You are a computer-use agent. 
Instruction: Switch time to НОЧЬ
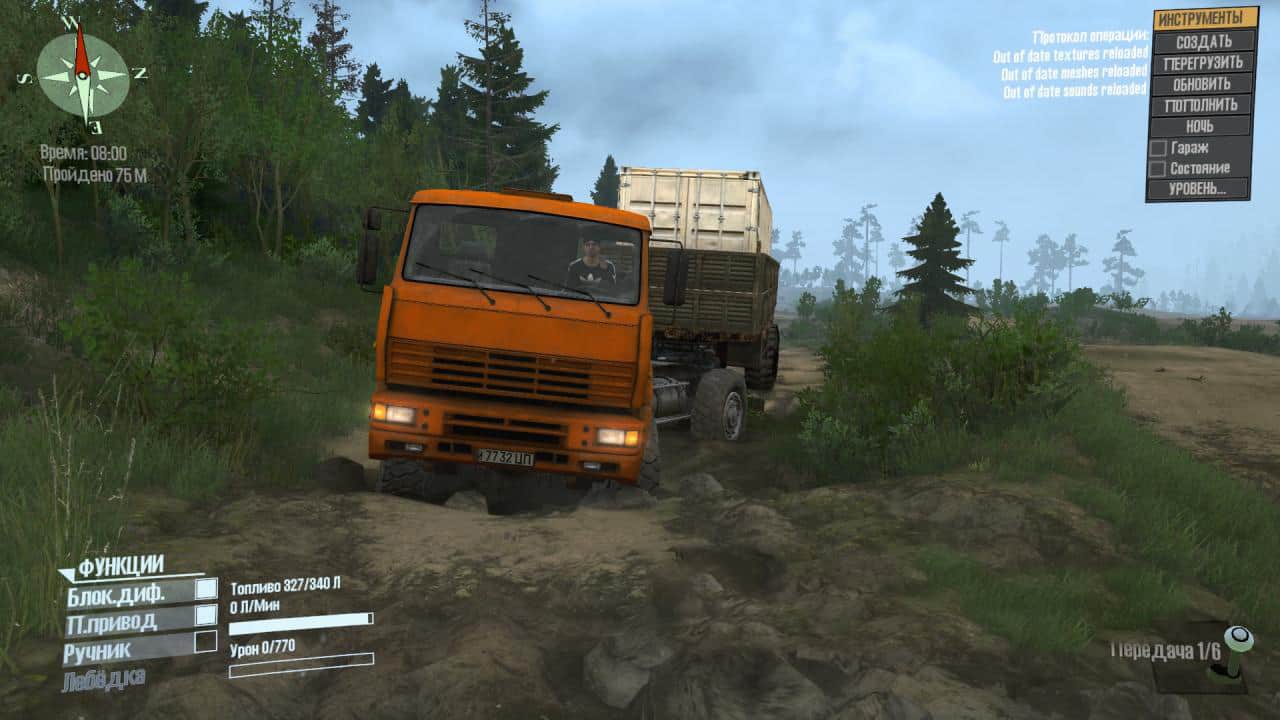(1202, 126)
